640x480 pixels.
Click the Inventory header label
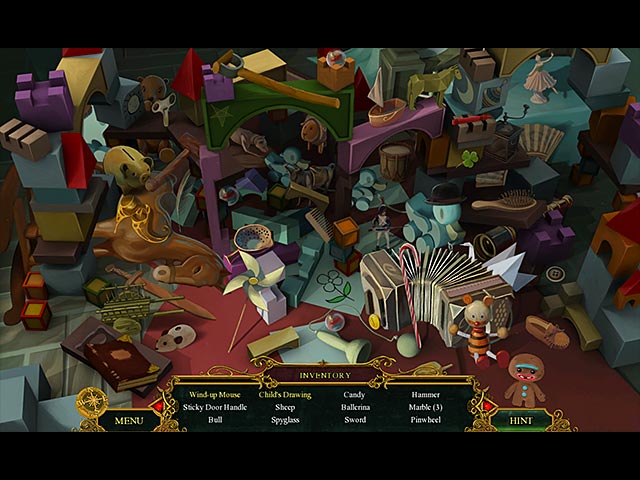pos(325,376)
